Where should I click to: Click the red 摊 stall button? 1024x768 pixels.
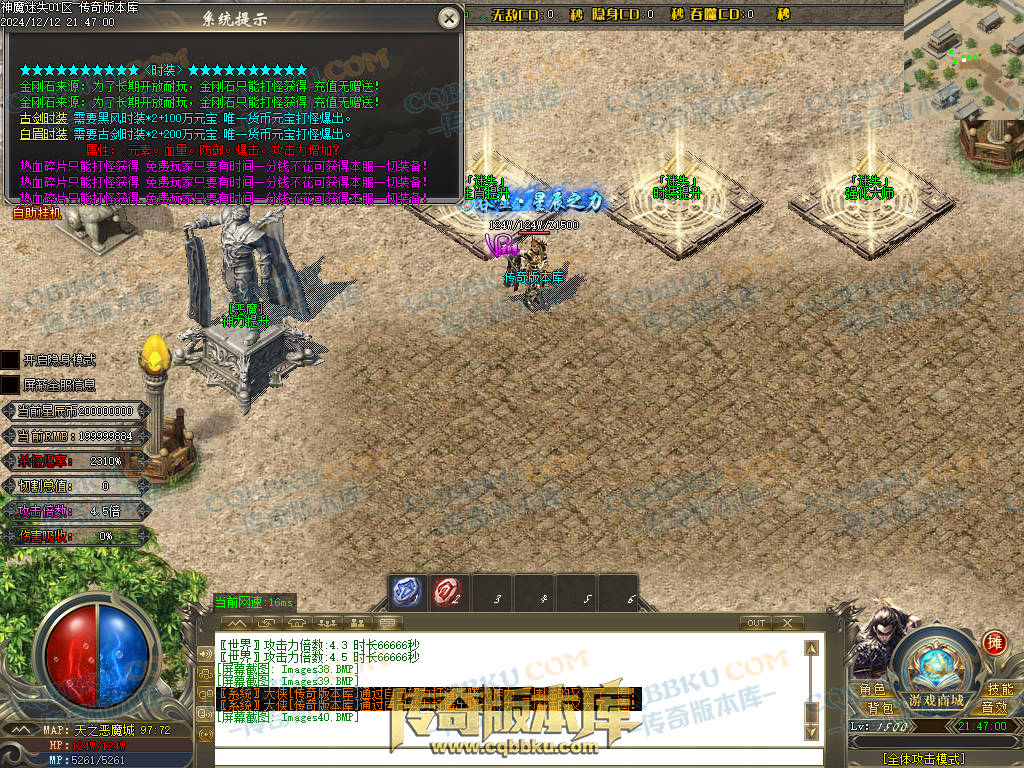click(x=994, y=642)
